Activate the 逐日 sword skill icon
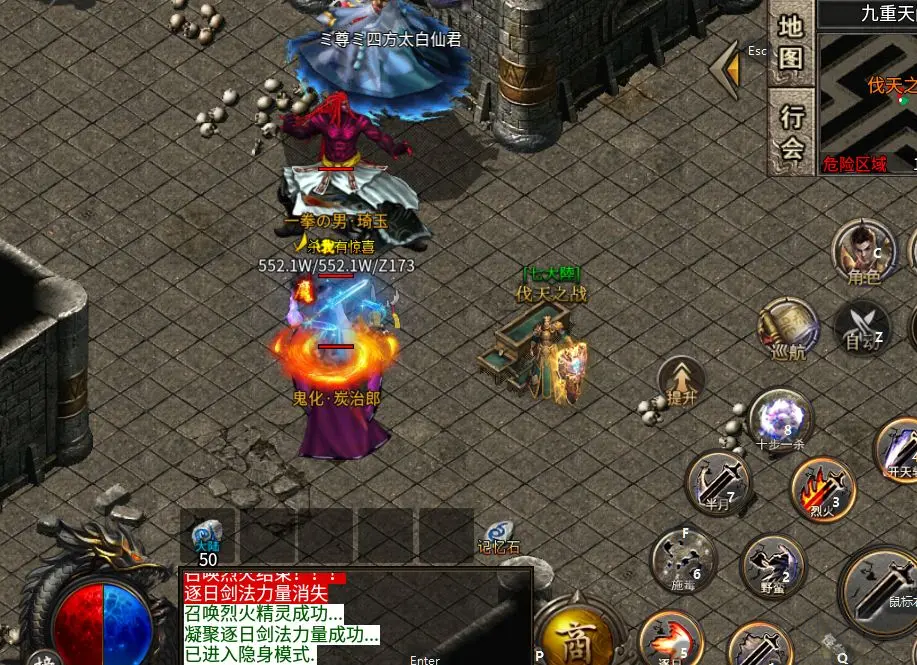Image resolution: width=917 pixels, height=665 pixels. (x=669, y=639)
